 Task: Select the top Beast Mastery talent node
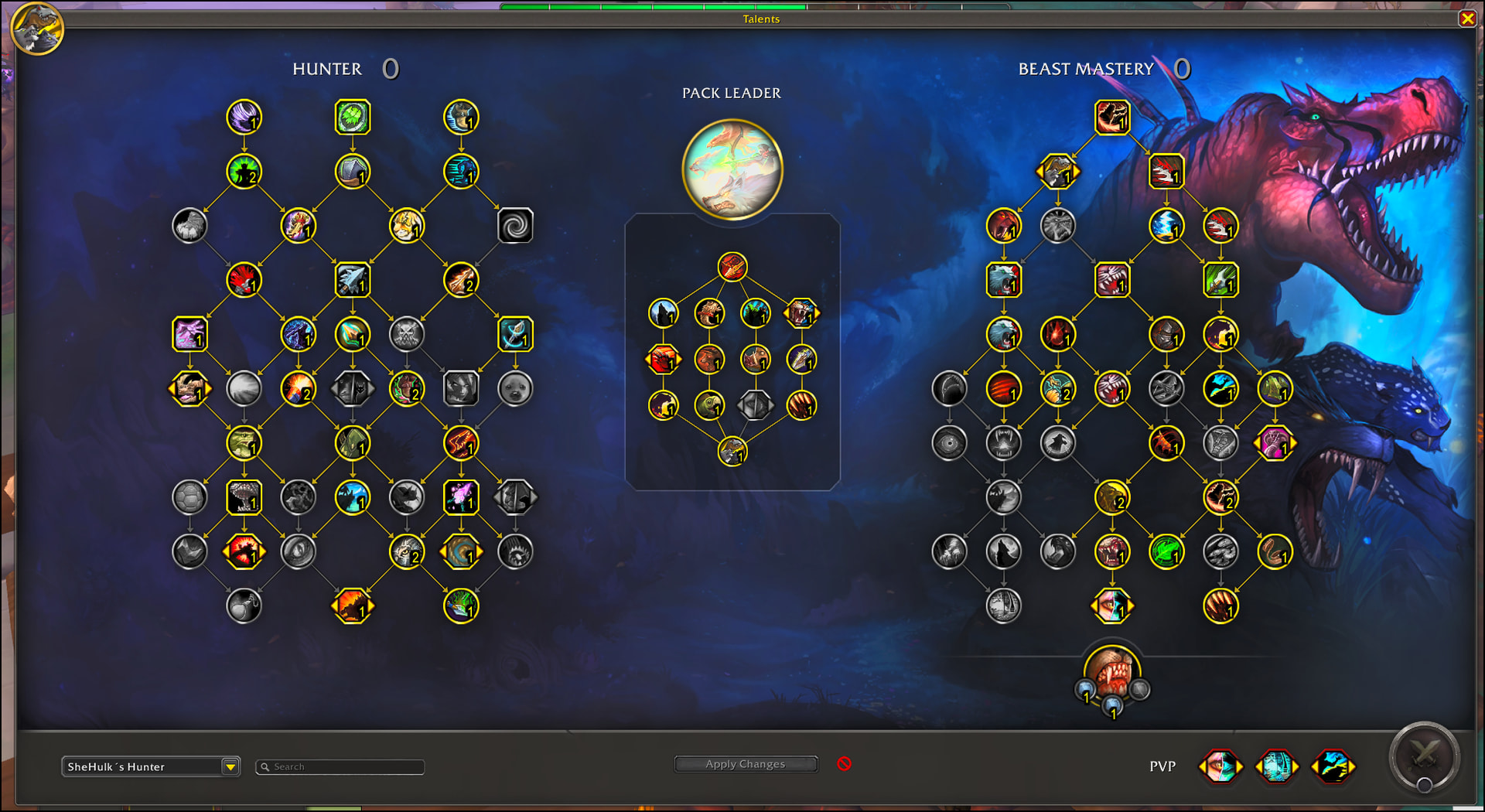click(x=1112, y=118)
